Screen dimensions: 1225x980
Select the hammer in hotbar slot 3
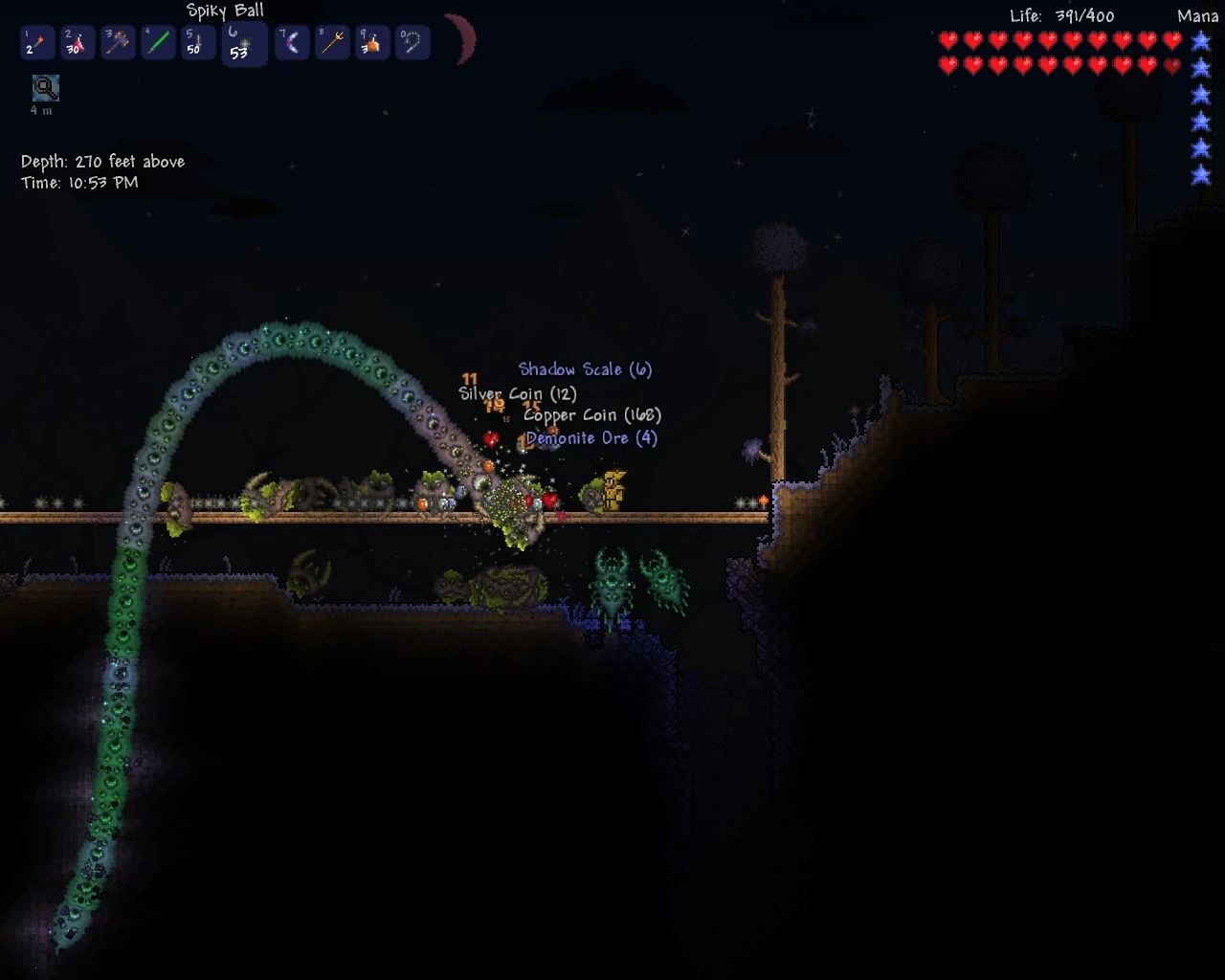[x=117, y=44]
